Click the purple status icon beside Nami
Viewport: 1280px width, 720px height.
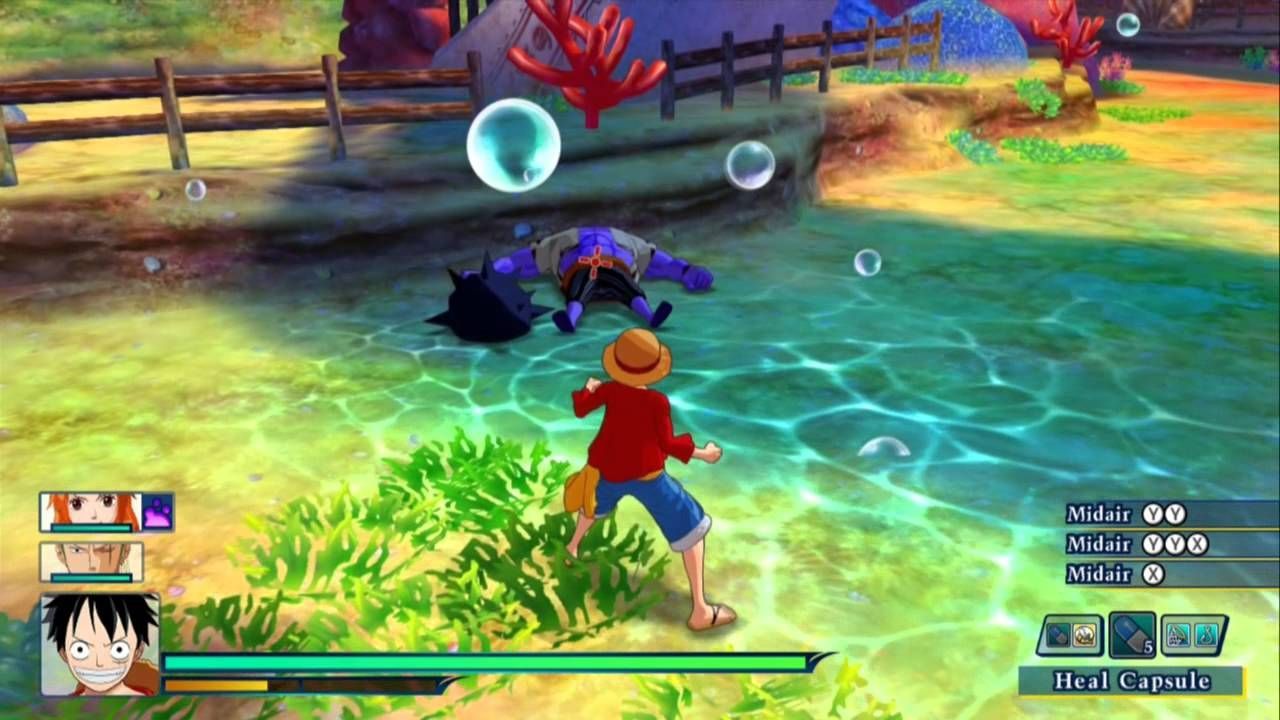(x=158, y=512)
